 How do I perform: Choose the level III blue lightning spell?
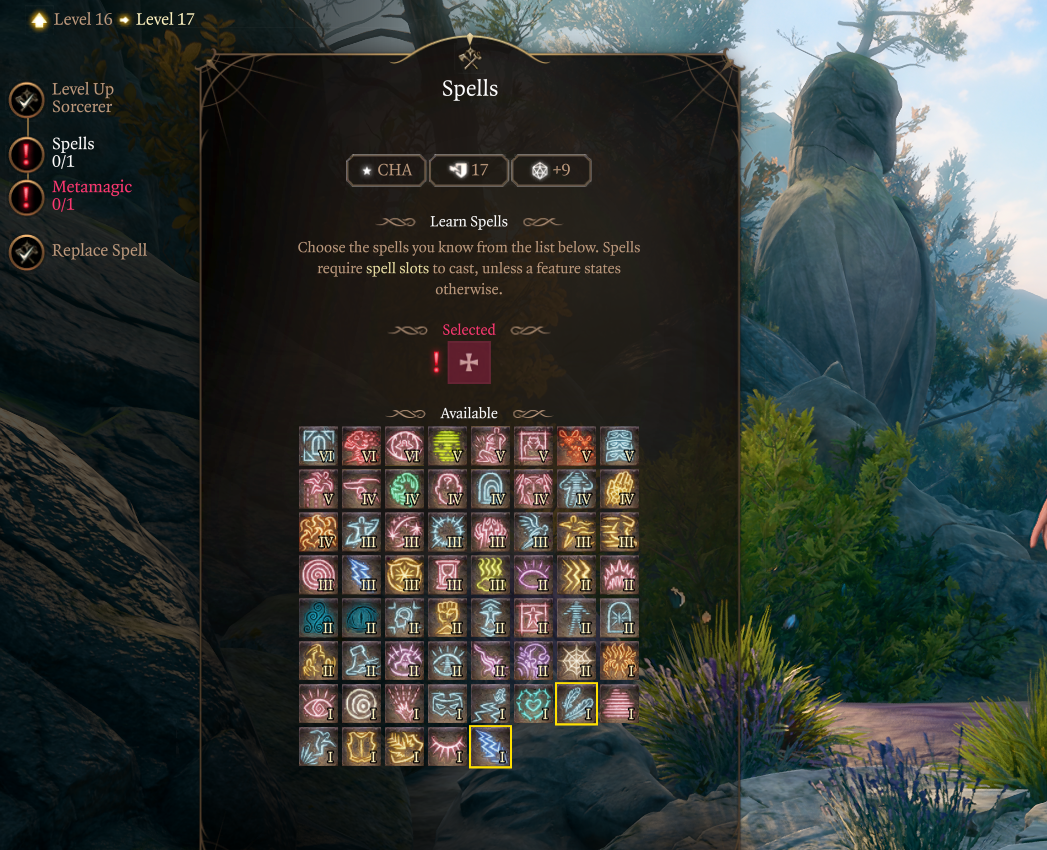pyautogui.click(x=361, y=575)
